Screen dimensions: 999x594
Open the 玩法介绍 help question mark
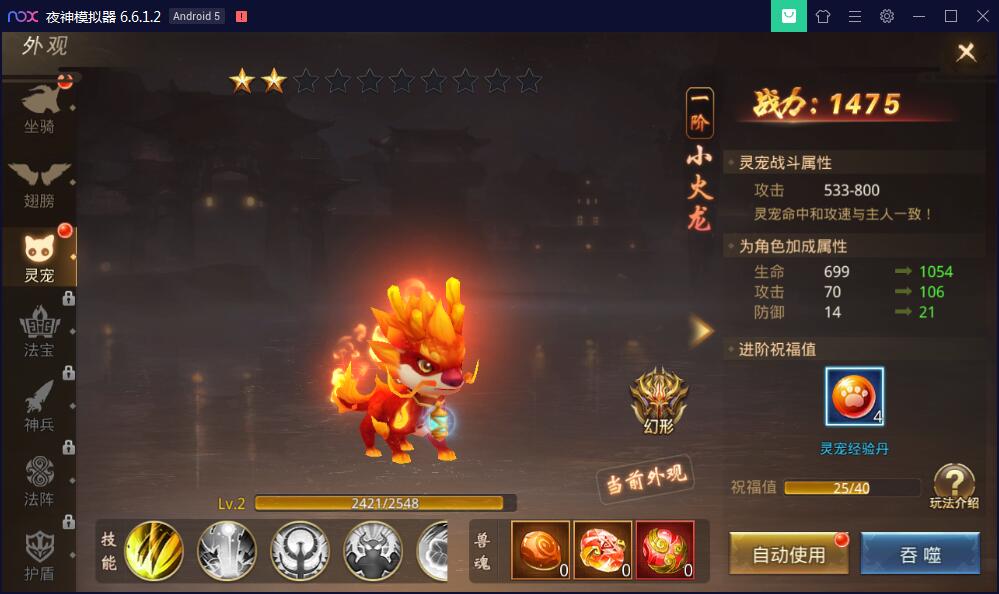(x=953, y=484)
